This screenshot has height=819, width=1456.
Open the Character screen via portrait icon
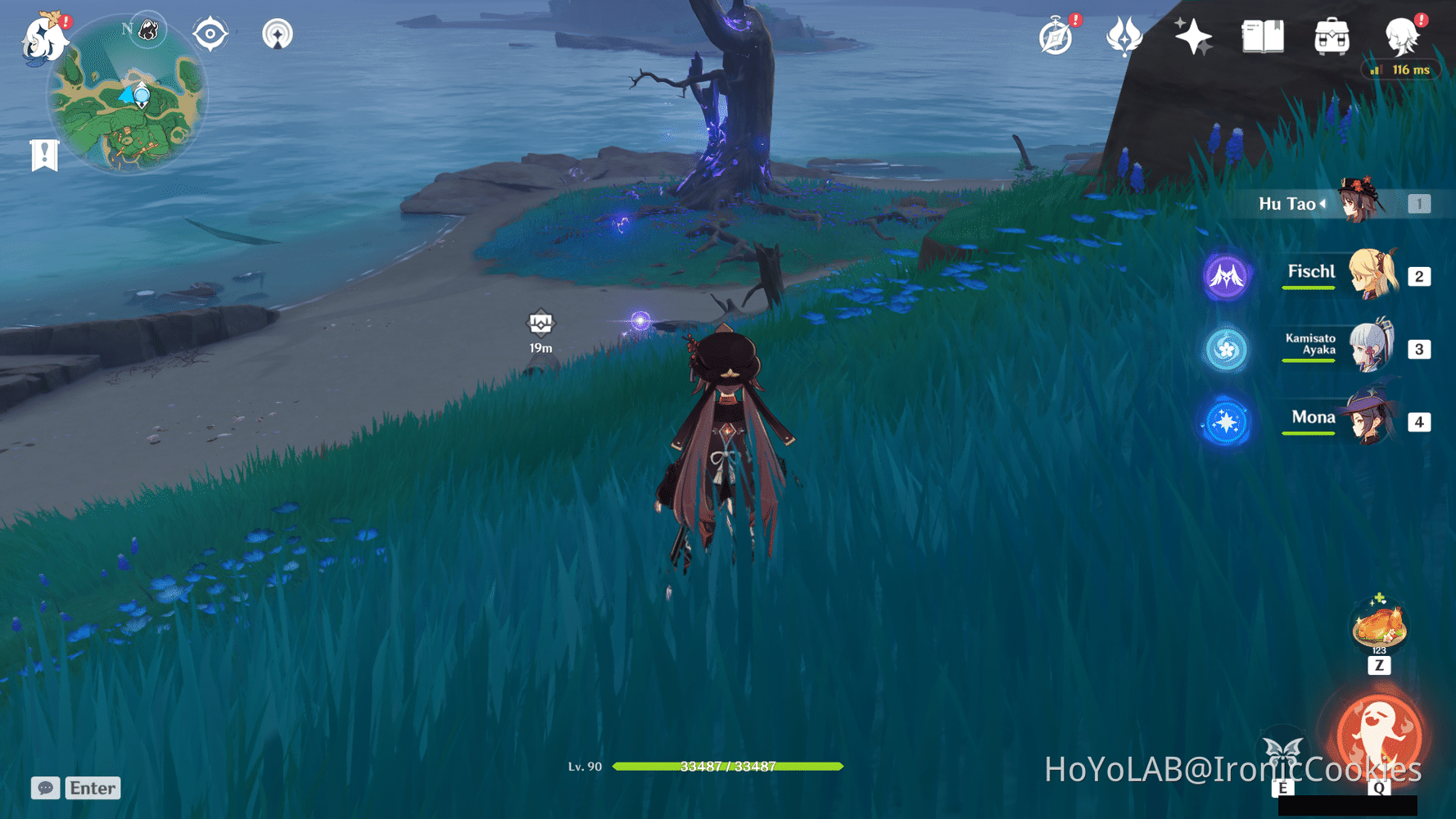pyautogui.click(x=1401, y=36)
